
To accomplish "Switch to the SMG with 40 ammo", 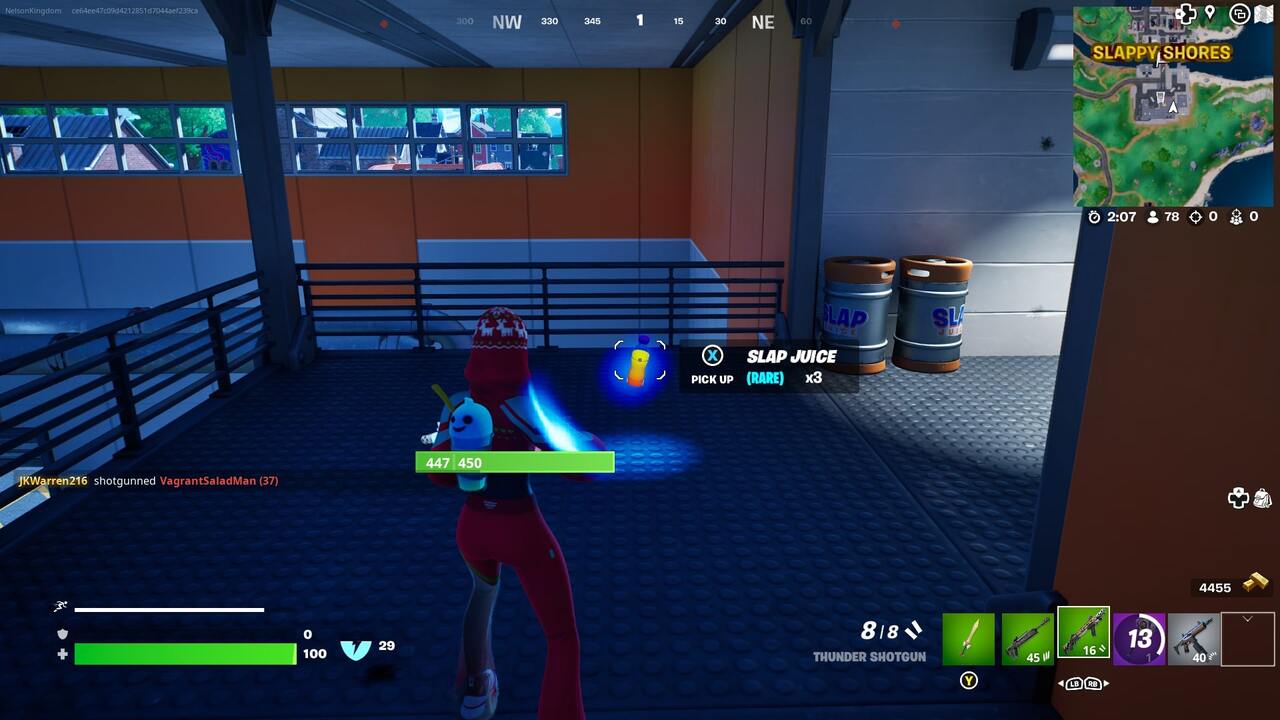I will [x=1192, y=638].
